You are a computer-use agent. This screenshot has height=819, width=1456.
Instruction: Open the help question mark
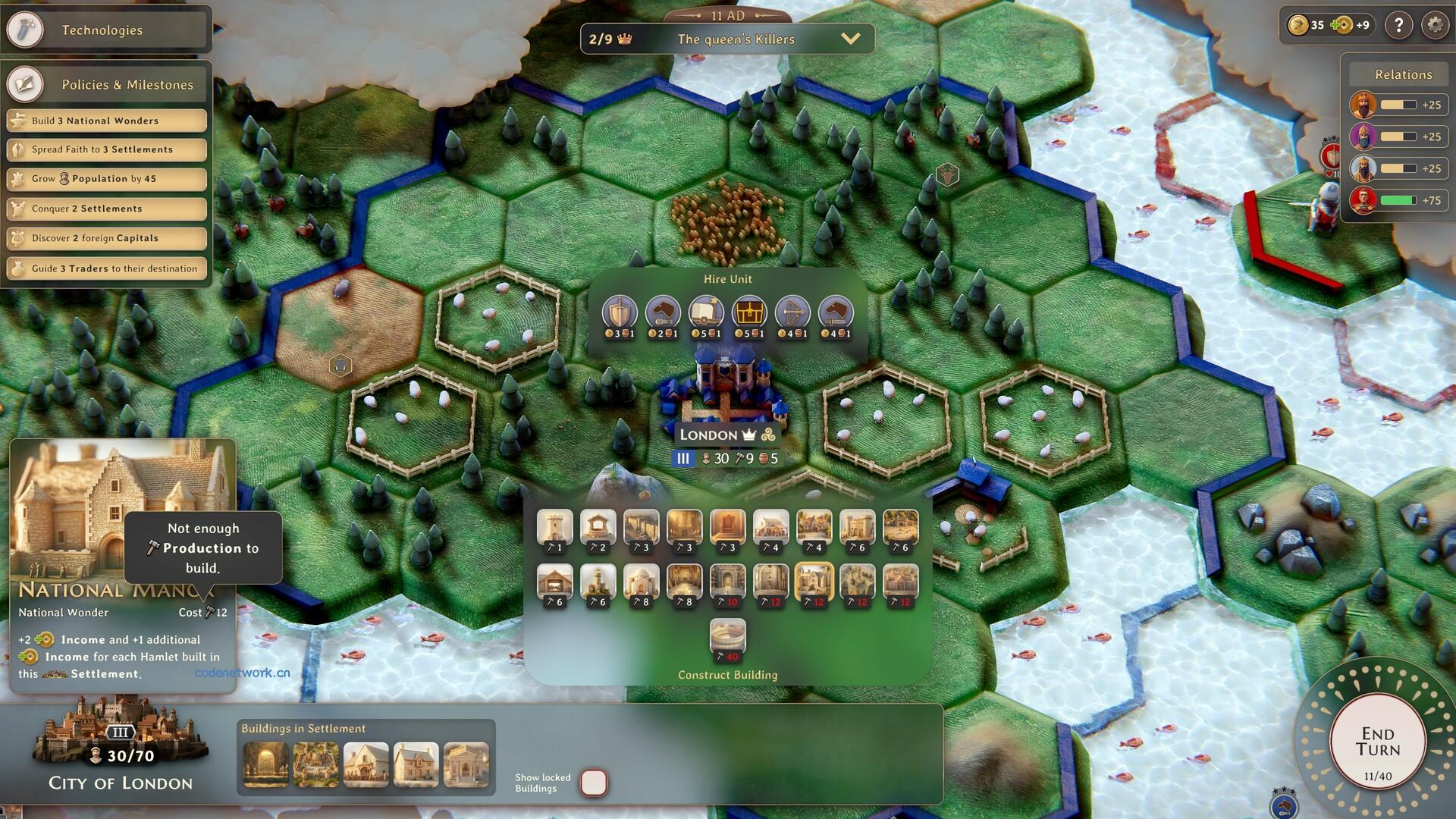[1398, 25]
